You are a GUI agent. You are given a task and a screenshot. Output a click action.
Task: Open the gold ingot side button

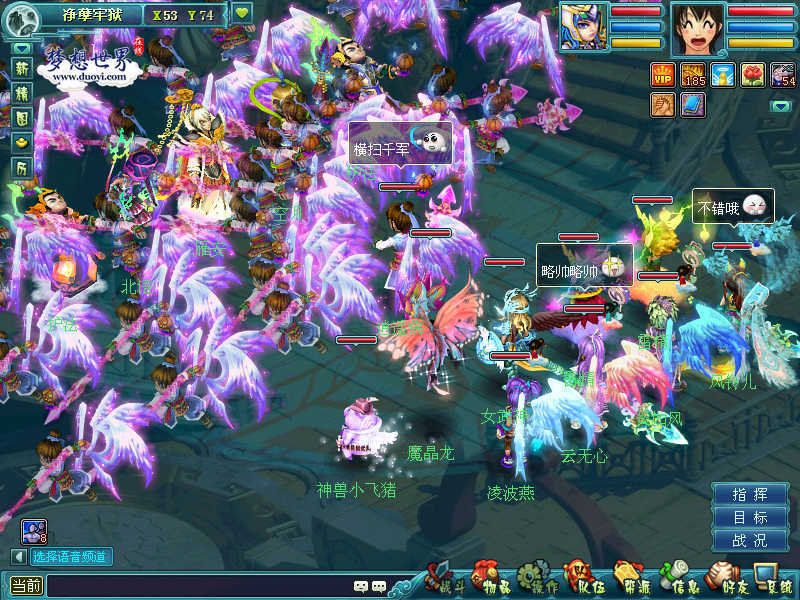[21, 143]
